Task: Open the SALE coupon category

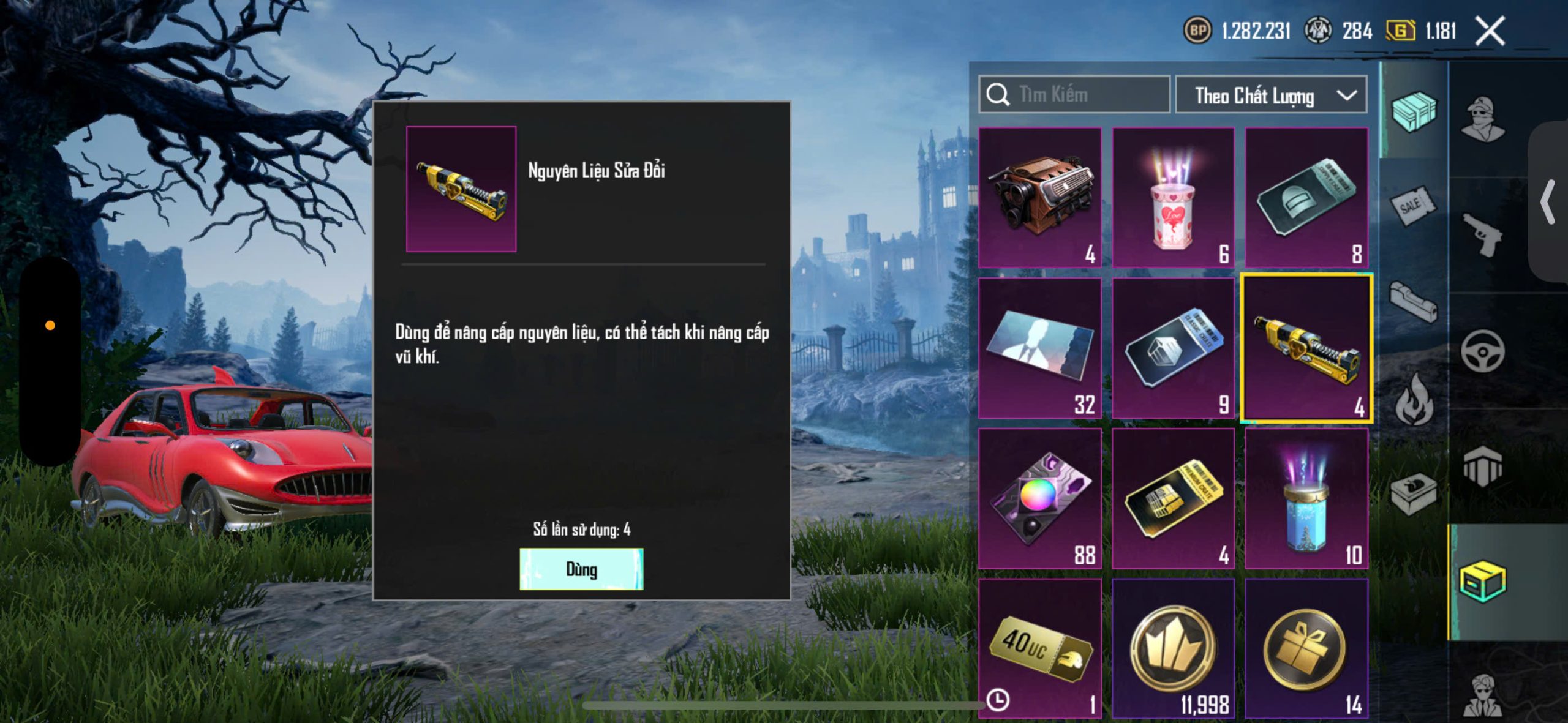Action: 1412,206
